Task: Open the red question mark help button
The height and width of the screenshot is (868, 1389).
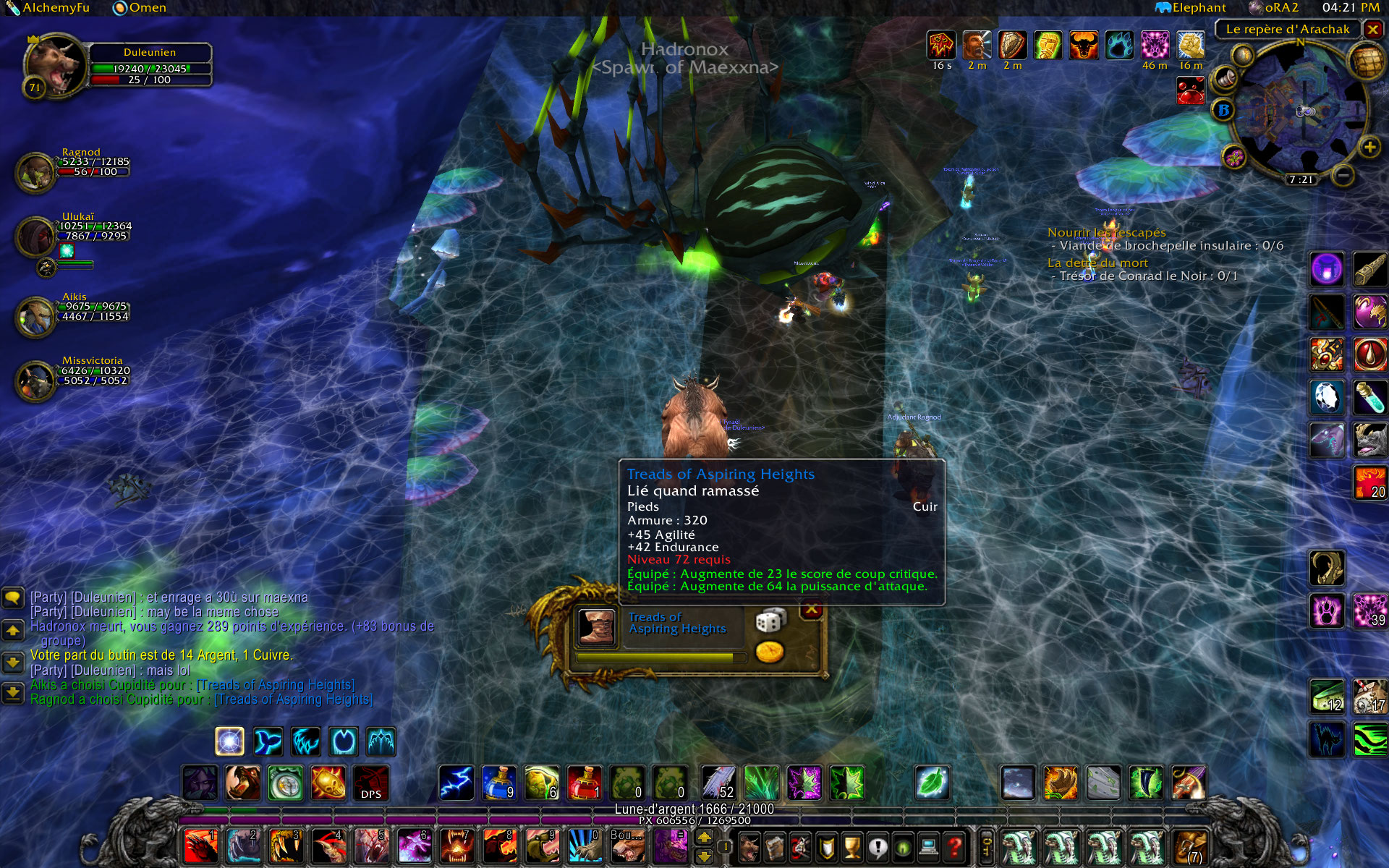Action: pyautogui.click(x=955, y=846)
